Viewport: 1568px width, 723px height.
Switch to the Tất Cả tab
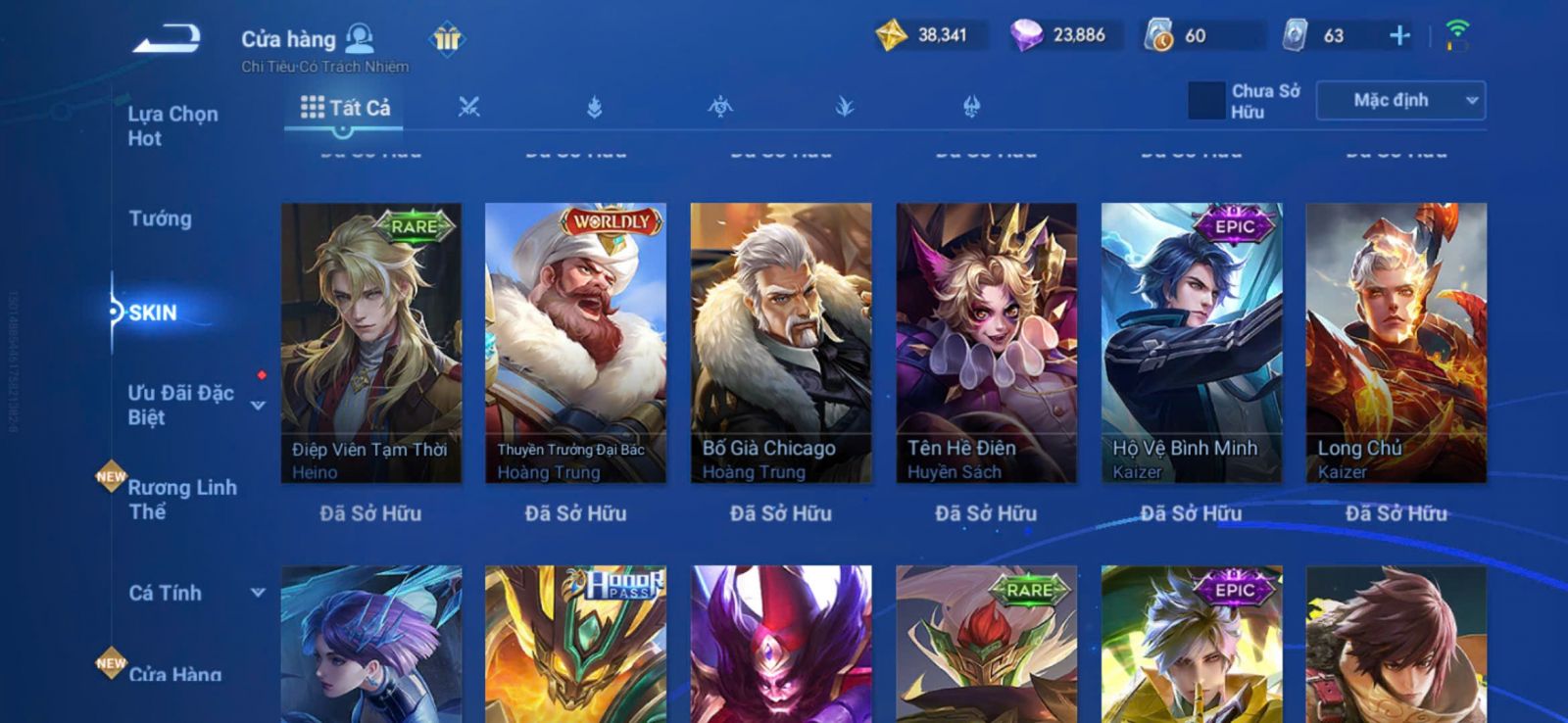[x=345, y=108]
